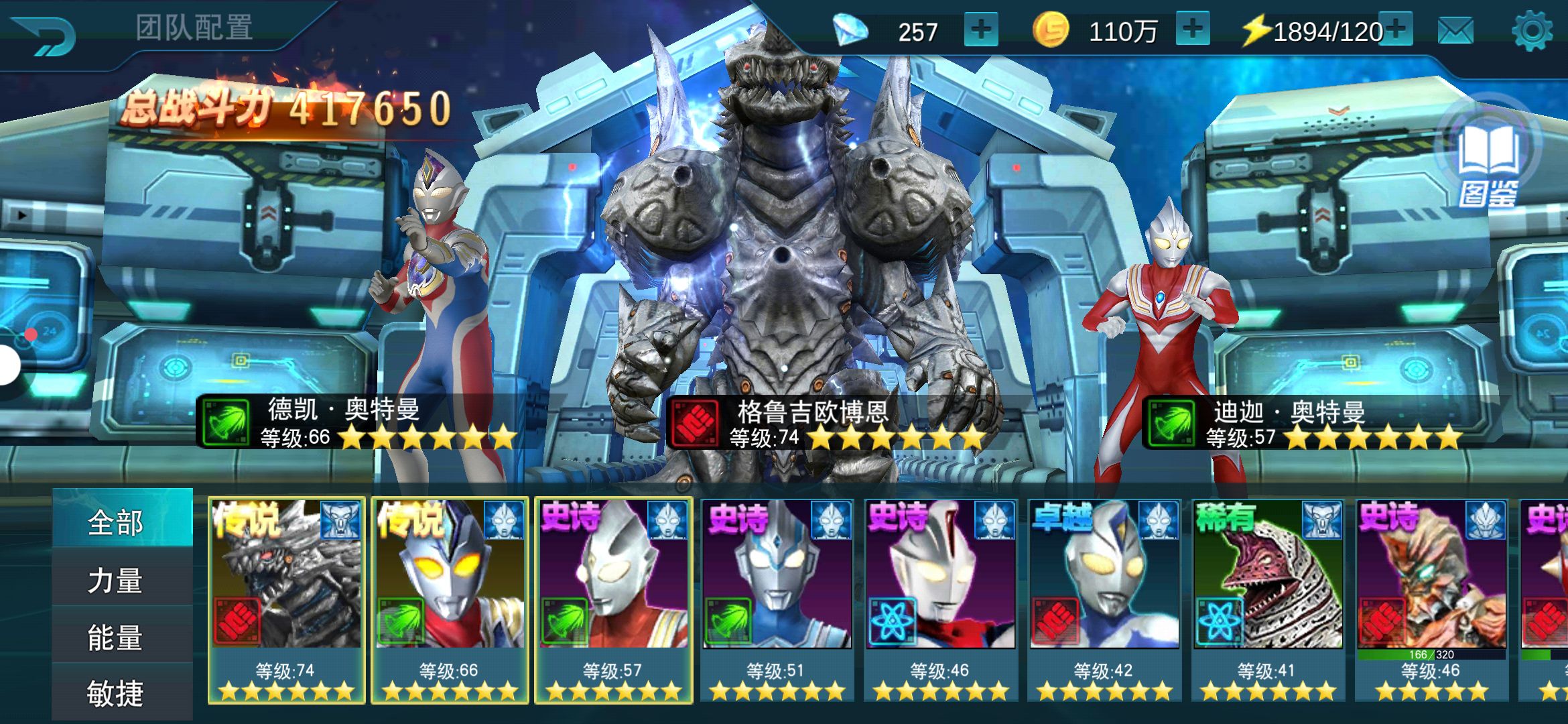
Task: Choose the level 66 传说 Ultraman card
Action: point(450,599)
